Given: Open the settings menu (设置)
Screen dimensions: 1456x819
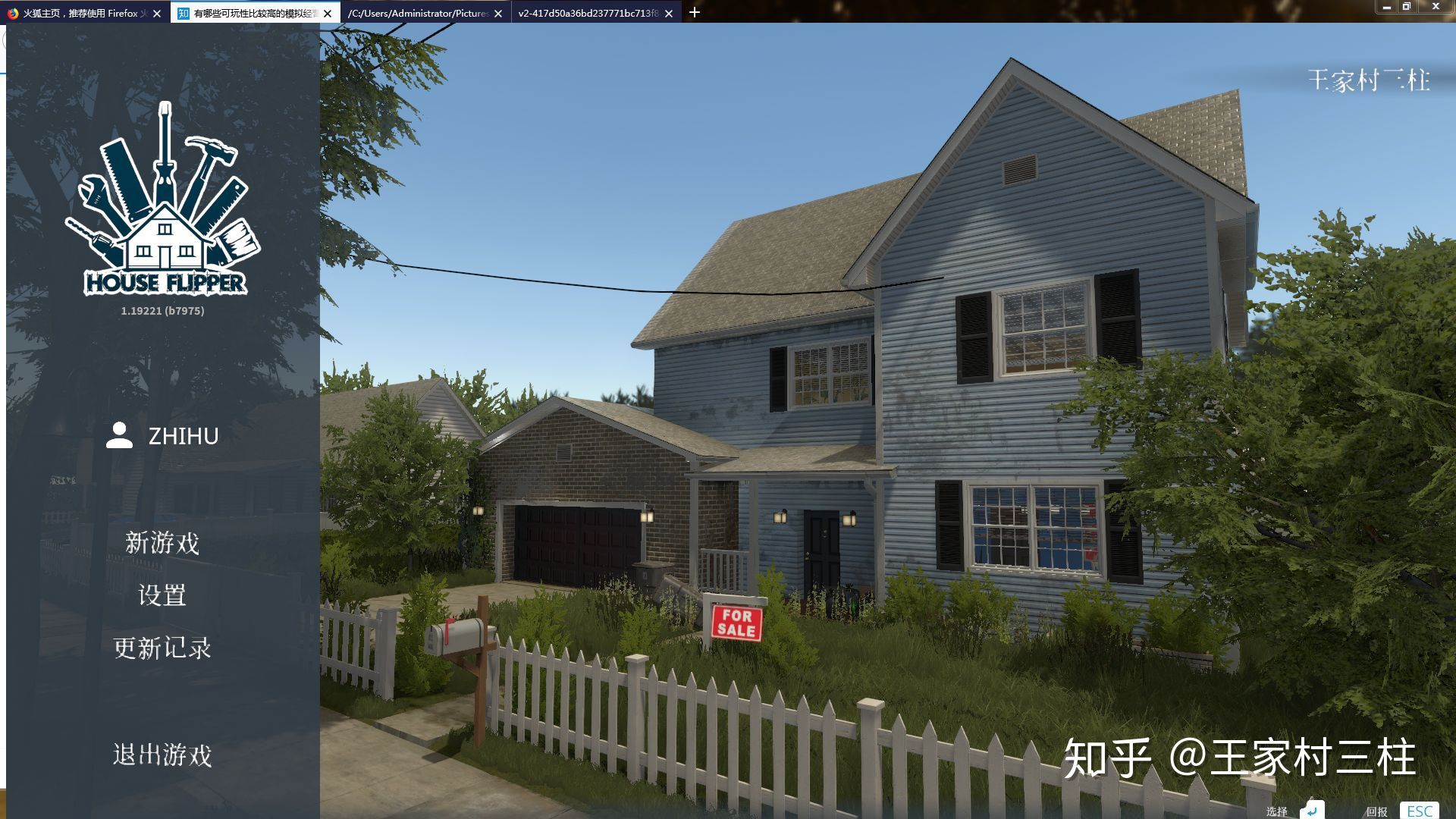Looking at the screenshot, I should point(162,595).
